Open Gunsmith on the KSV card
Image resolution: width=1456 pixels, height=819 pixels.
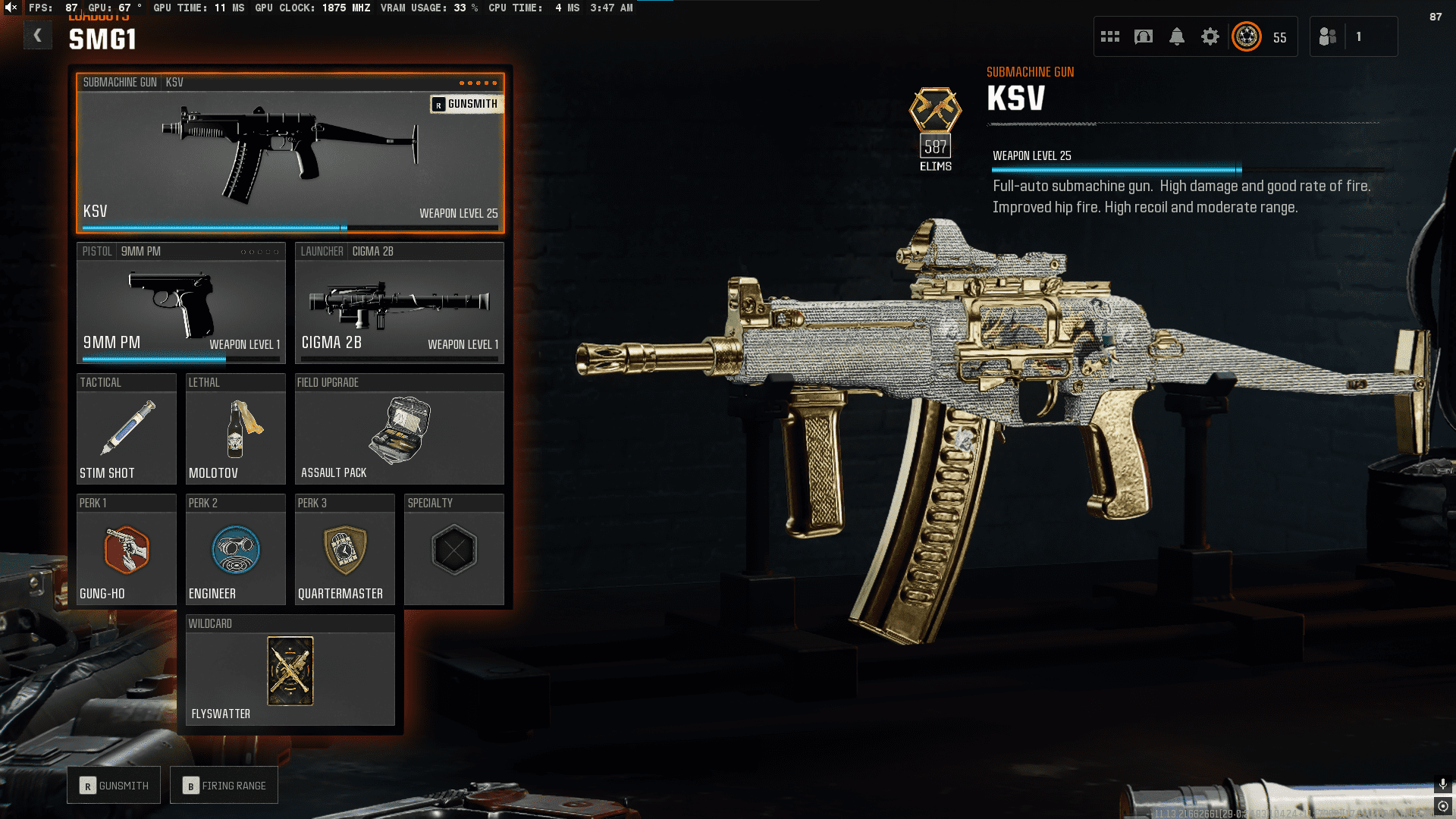[x=466, y=104]
